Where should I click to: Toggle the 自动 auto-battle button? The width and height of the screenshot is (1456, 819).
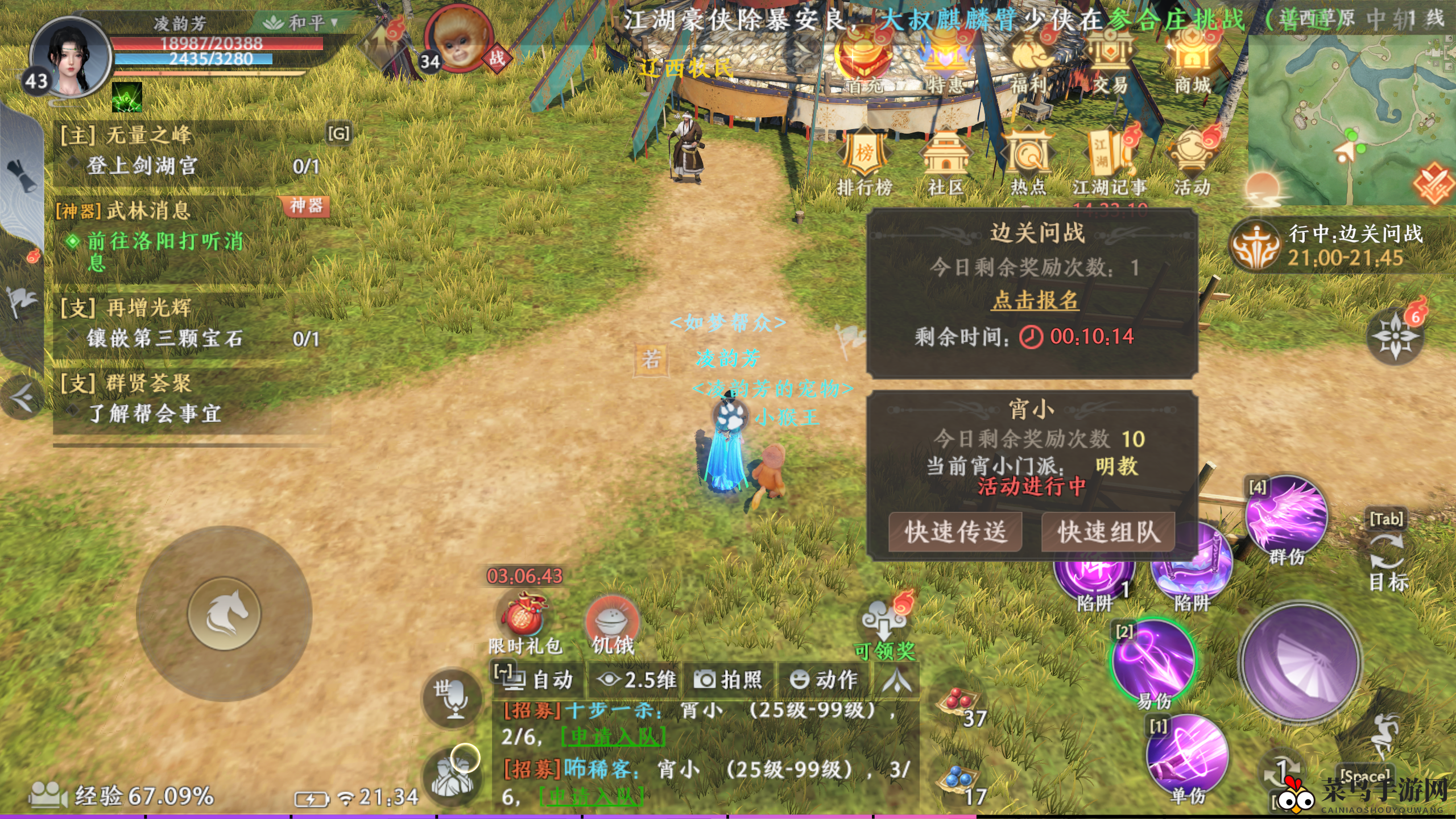pyautogui.click(x=537, y=680)
